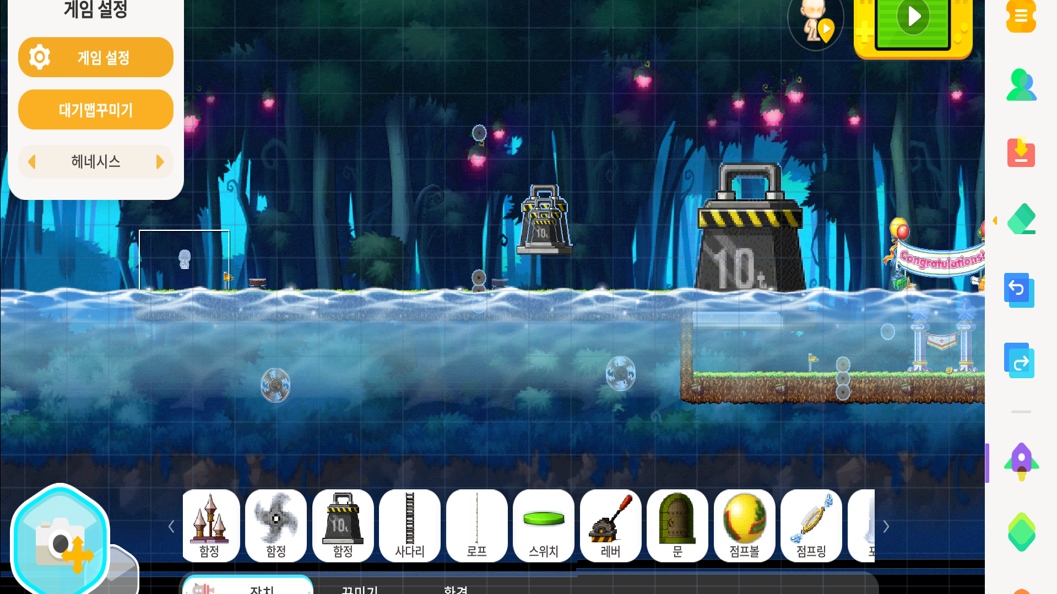The image size is (1057, 594).
Task: Click the 대기맵꾸미기 waiting map button
Action: (95, 110)
